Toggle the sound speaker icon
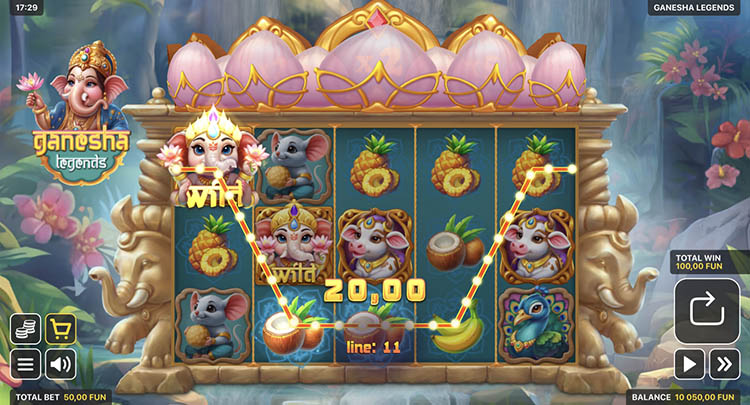The image size is (750, 405). pyautogui.click(x=60, y=363)
